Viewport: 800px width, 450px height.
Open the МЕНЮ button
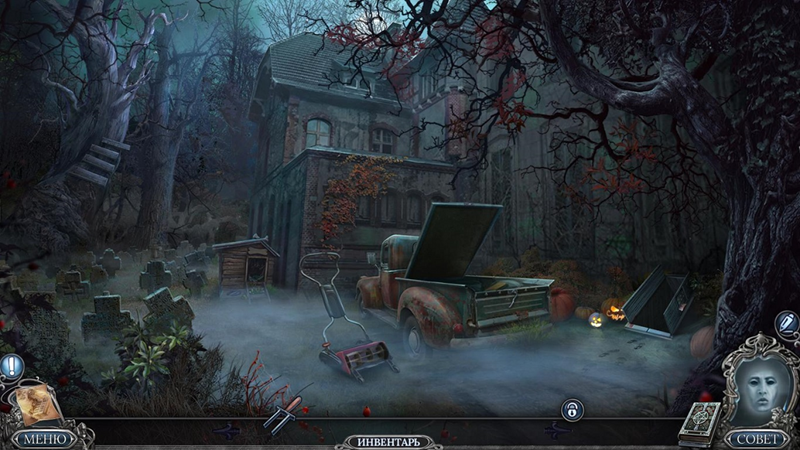(x=44, y=438)
